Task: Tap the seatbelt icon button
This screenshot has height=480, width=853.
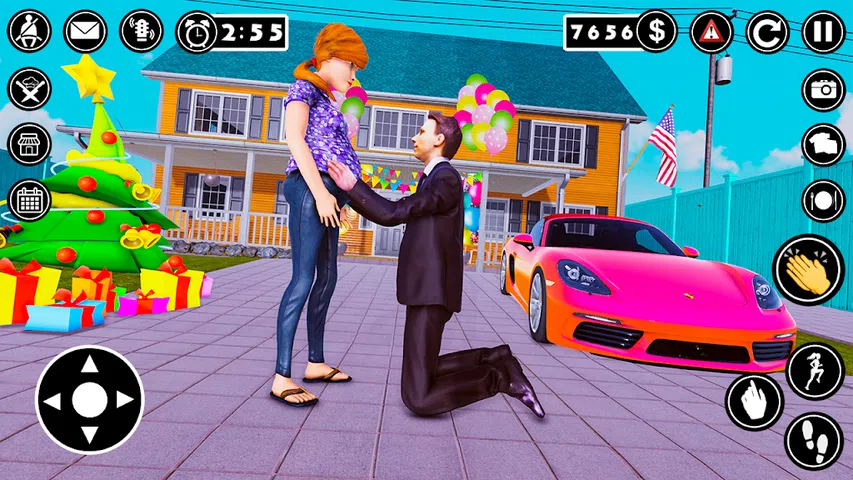Action: pyautogui.click(x=29, y=31)
